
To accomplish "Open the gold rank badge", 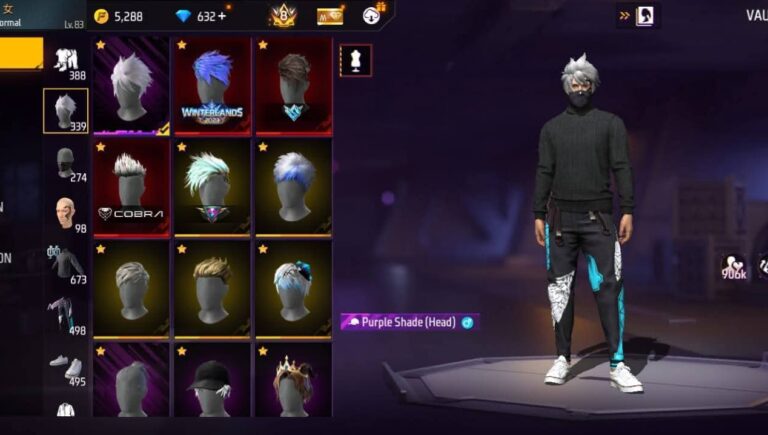I will [282, 16].
